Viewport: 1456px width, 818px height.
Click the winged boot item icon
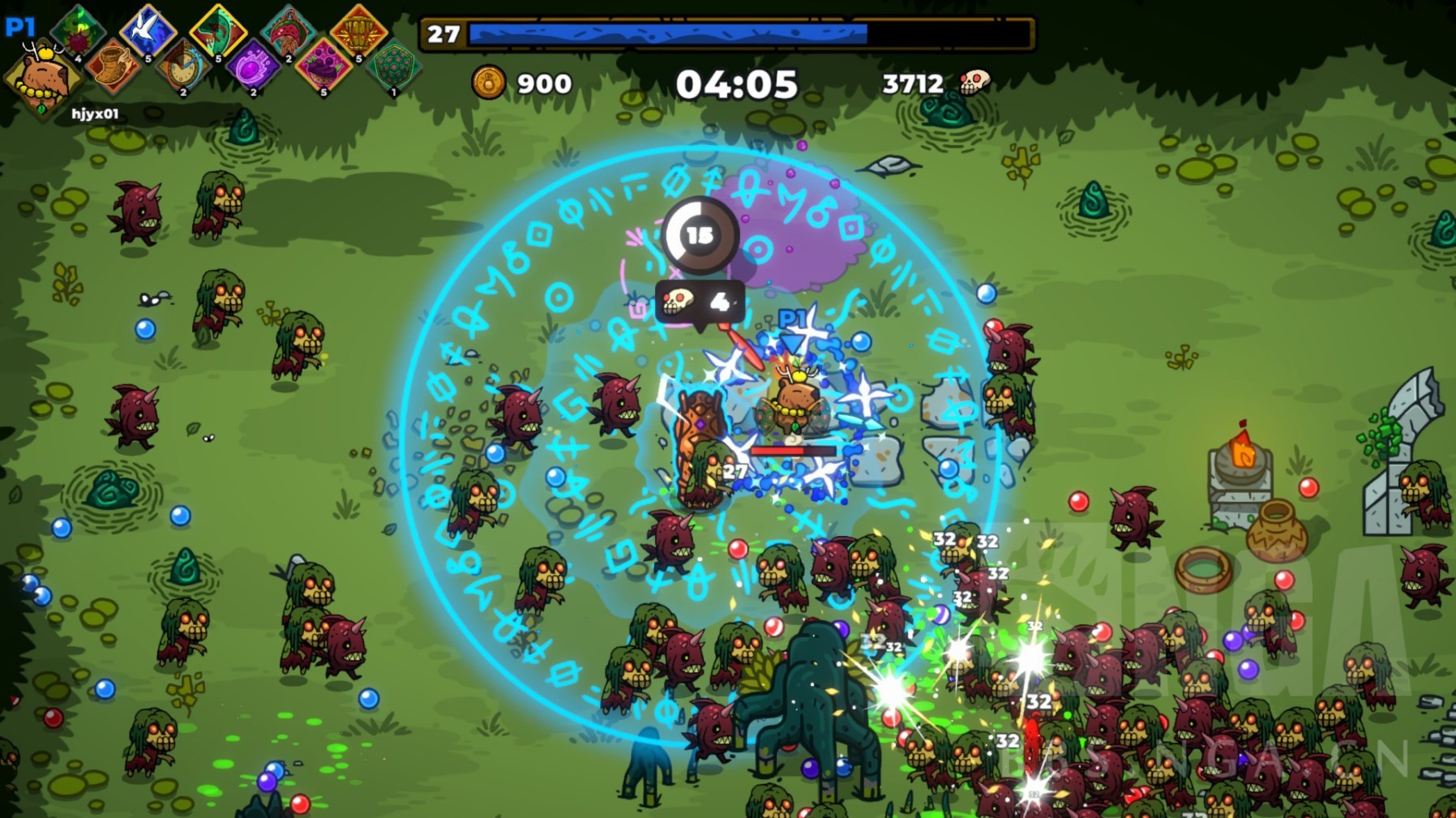pyautogui.click(x=113, y=66)
